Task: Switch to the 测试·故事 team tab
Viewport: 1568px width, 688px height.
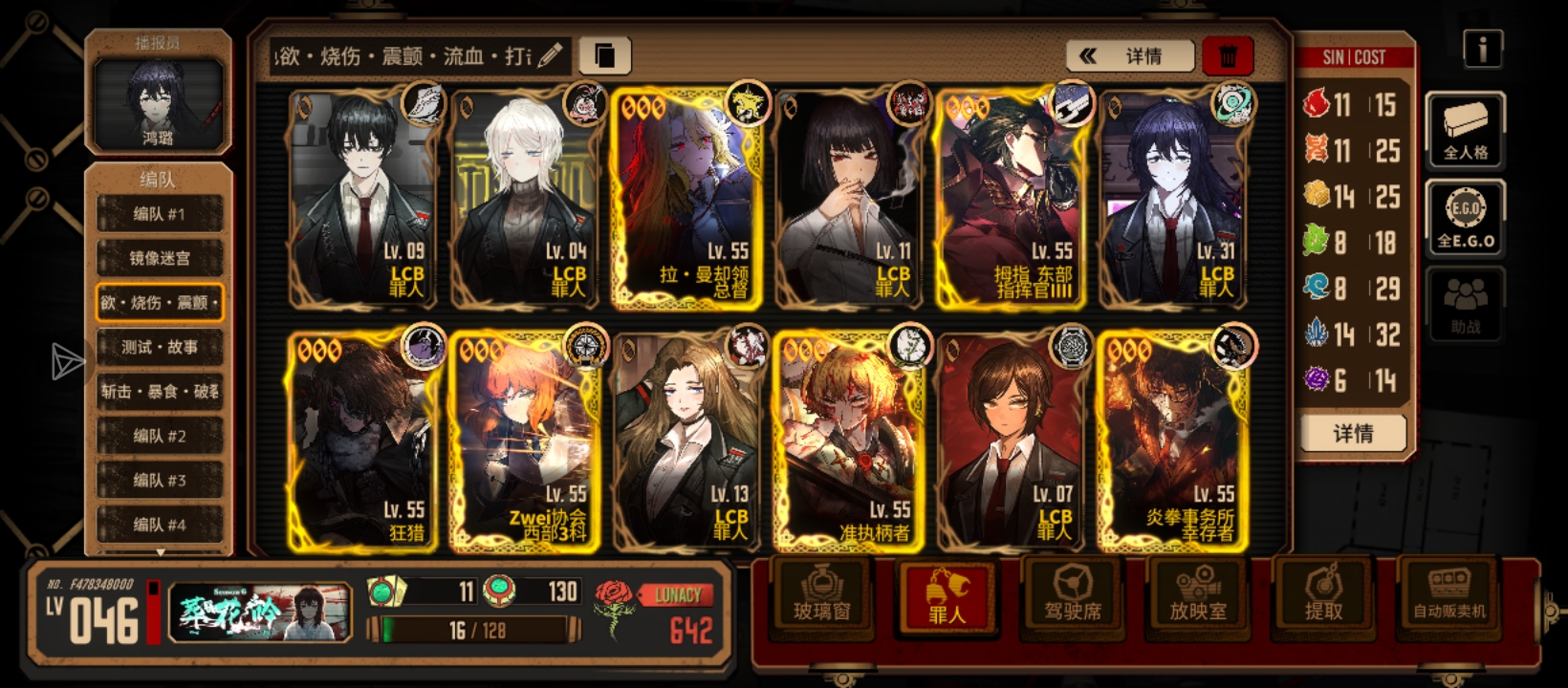Action: [x=159, y=348]
